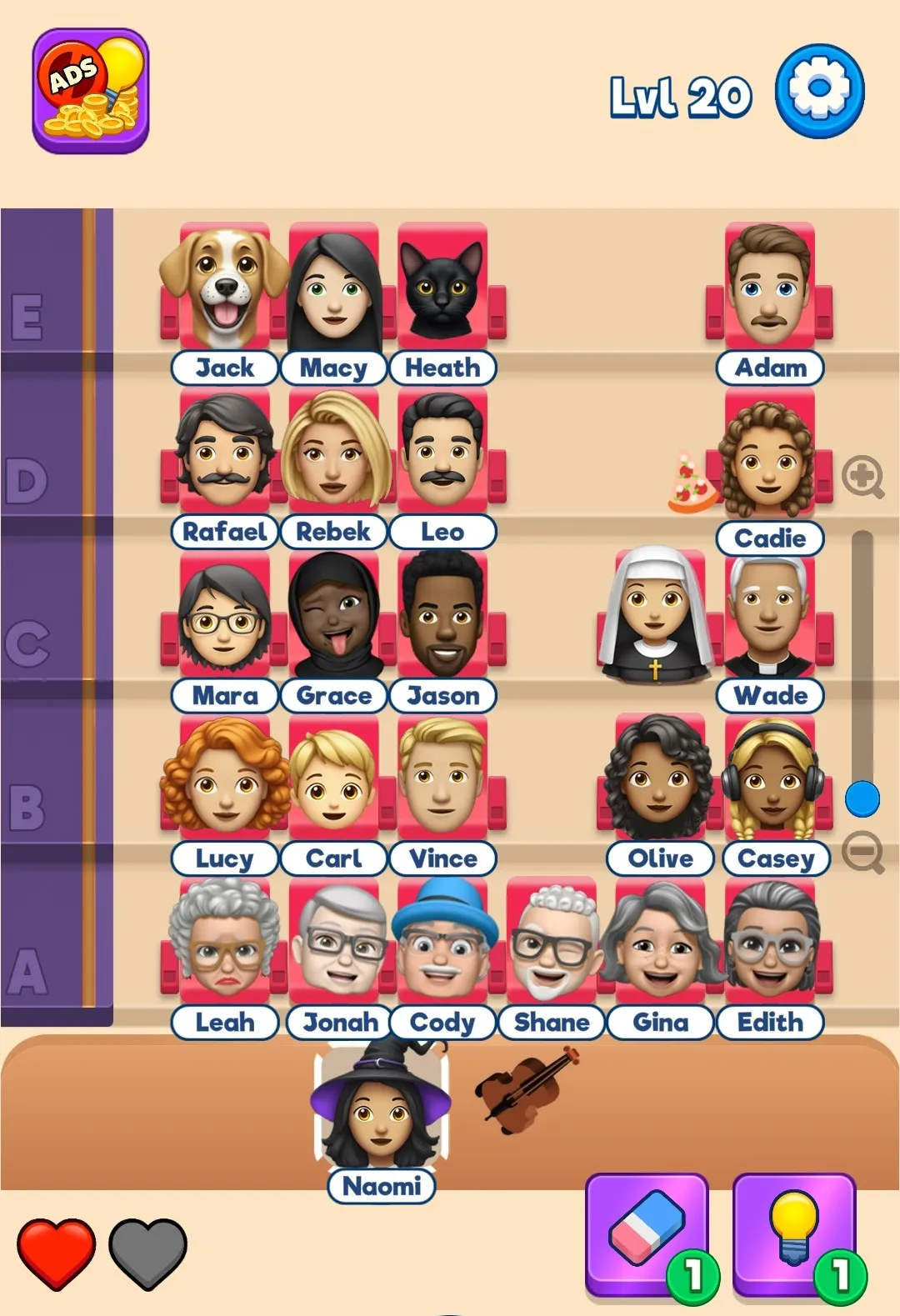The width and height of the screenshot is (900, 1316).
Task: Choose Heath the black cat's seat
Action: (x=442, y=289)
